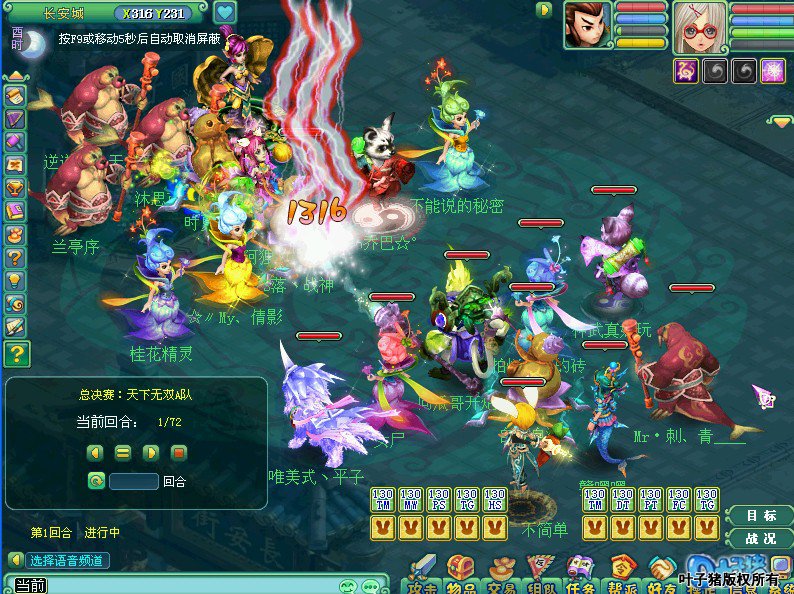Pause the battle replay
This screenshot has height=594, width=794.
click(124, 453)
